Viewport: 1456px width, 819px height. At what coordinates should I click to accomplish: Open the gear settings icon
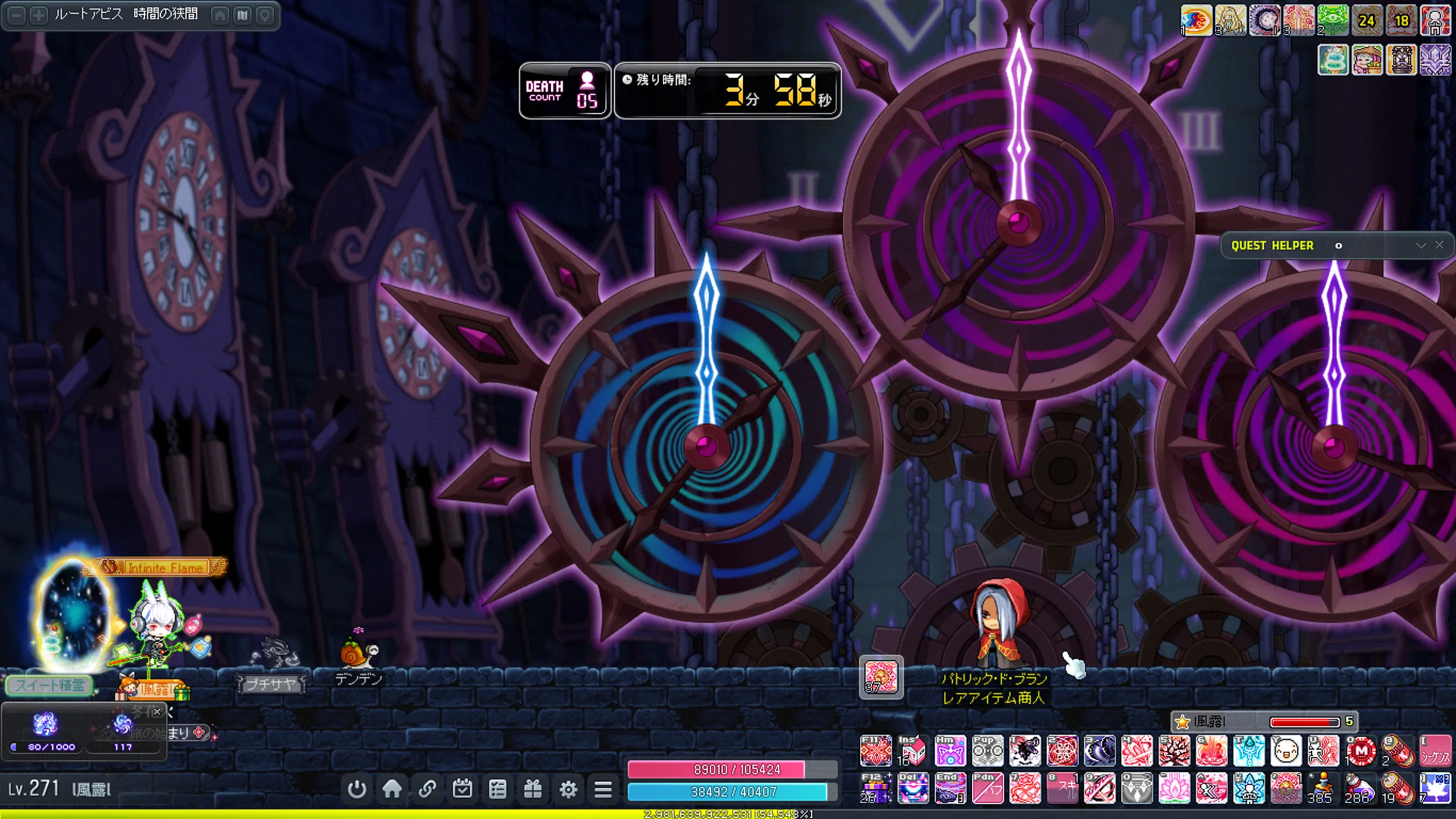pyautogui.click(x=568, y=789)
